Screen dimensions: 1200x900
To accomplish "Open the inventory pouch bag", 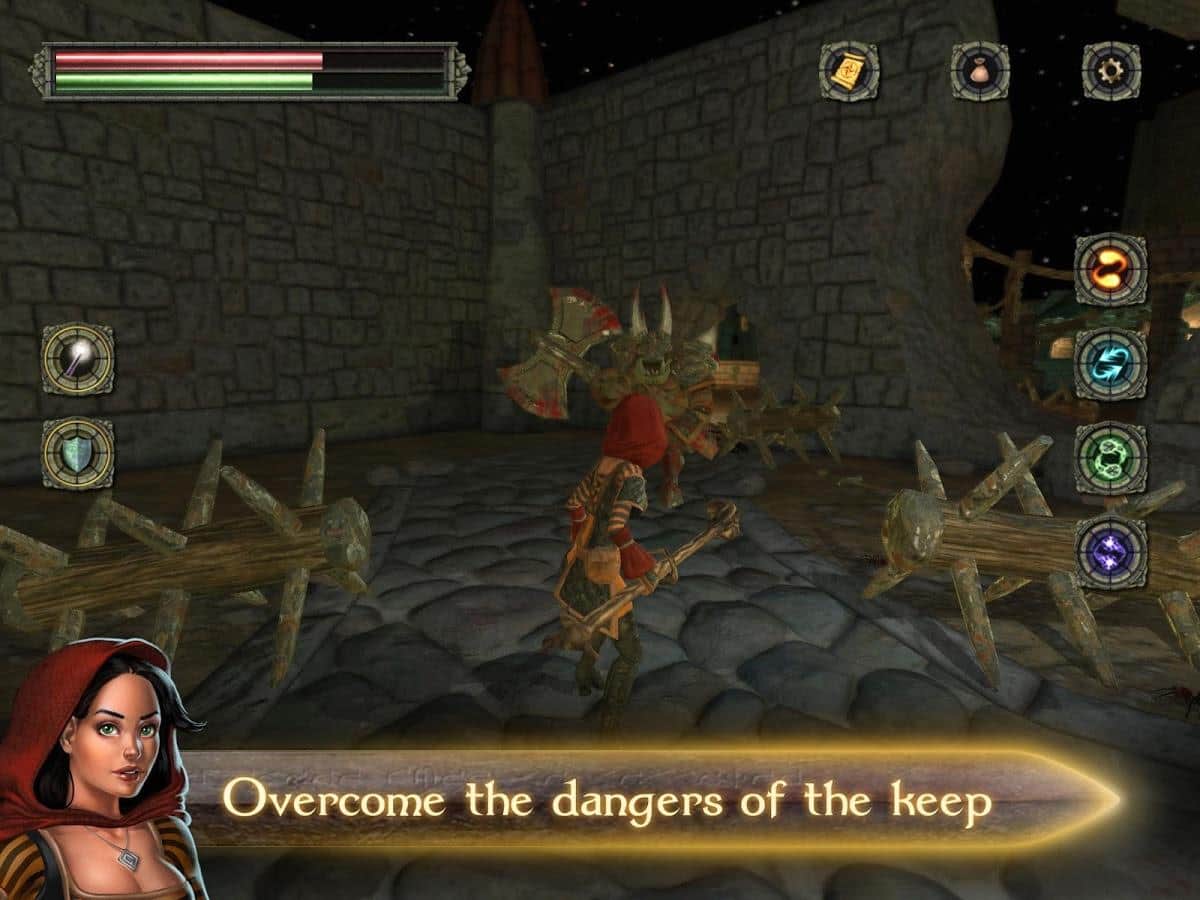I will (980, 71).
